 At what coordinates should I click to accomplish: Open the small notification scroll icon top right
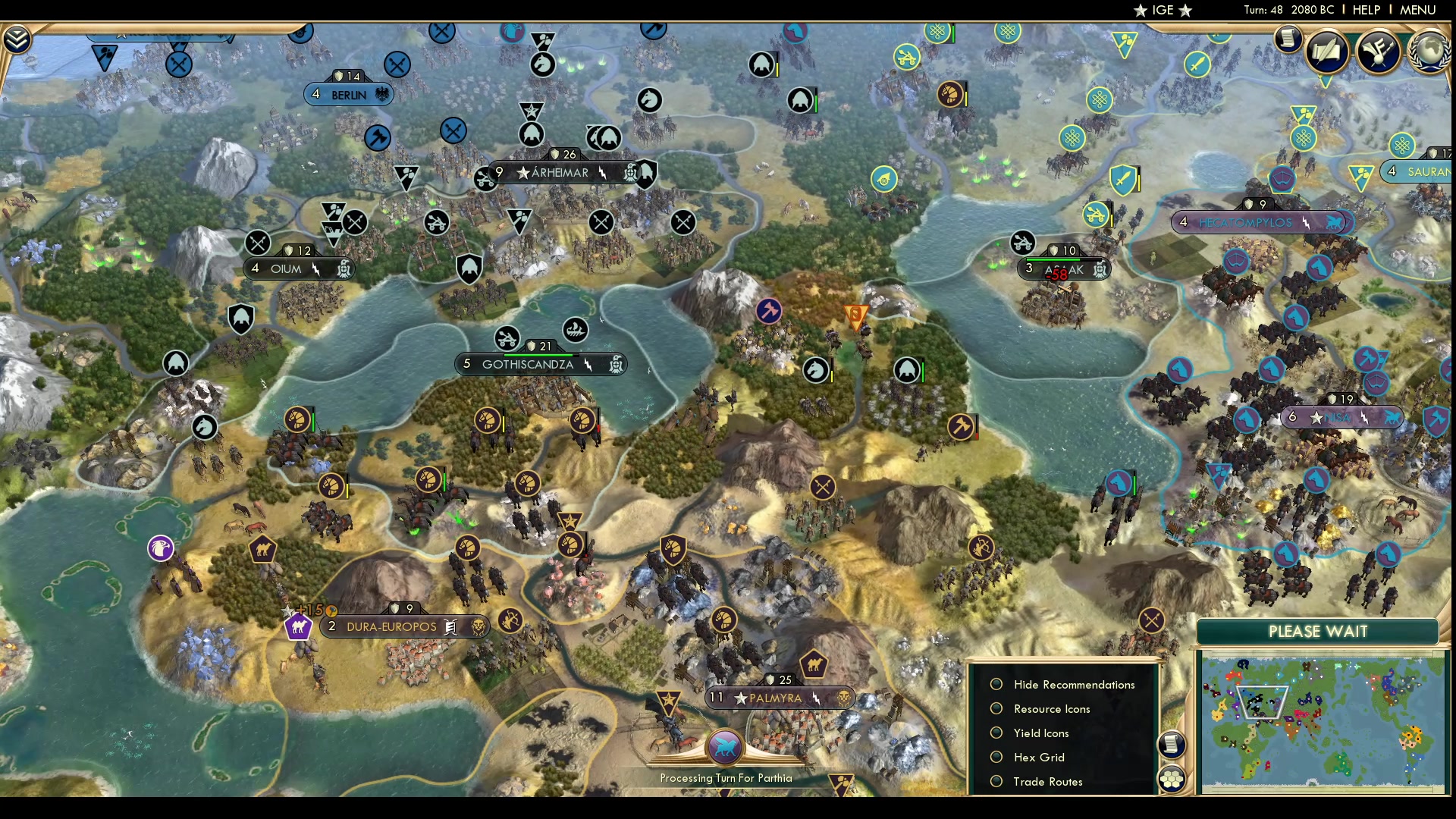[1287, 40]
